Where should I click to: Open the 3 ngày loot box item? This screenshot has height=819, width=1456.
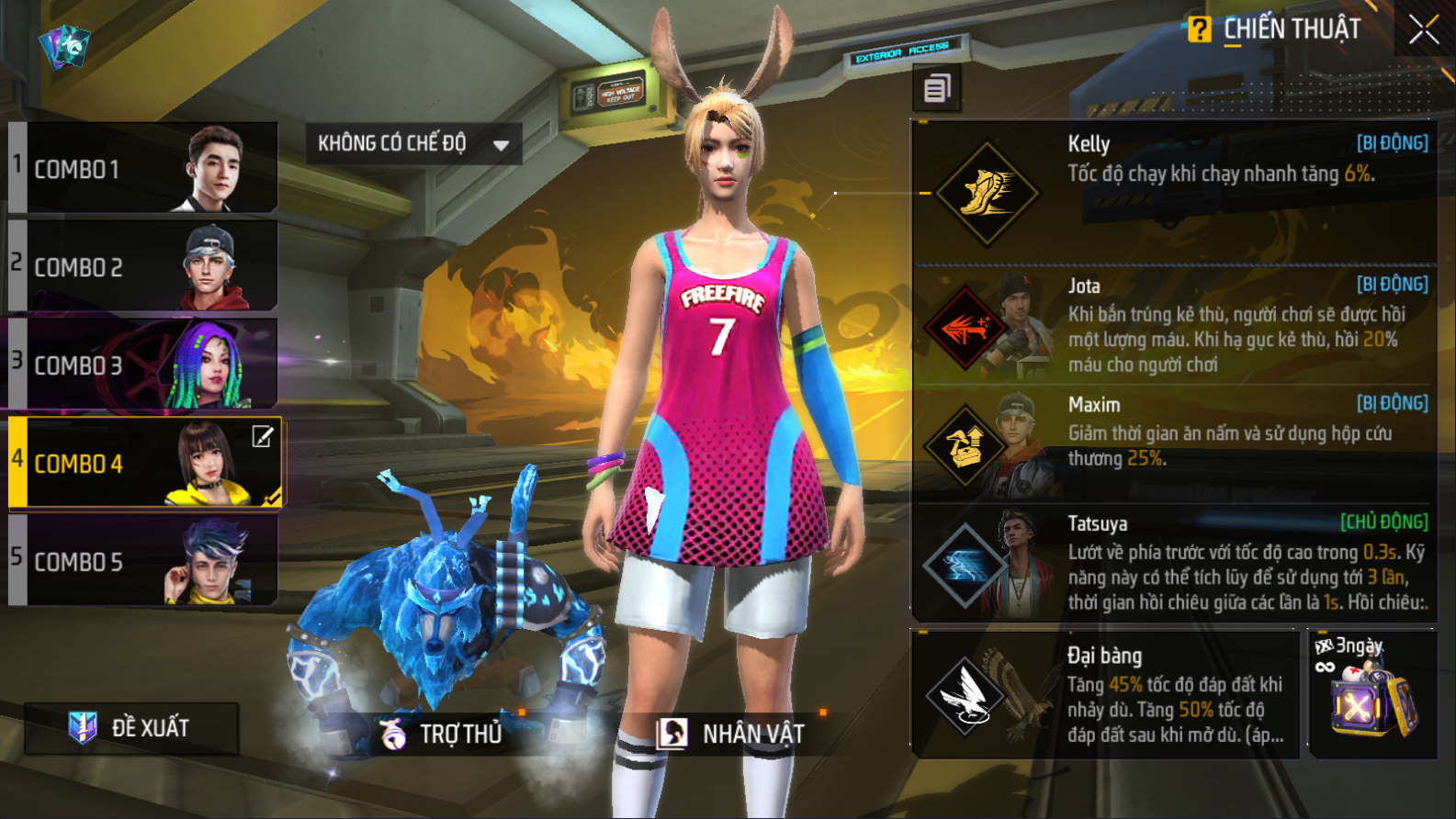click(x=1372, y=695)
